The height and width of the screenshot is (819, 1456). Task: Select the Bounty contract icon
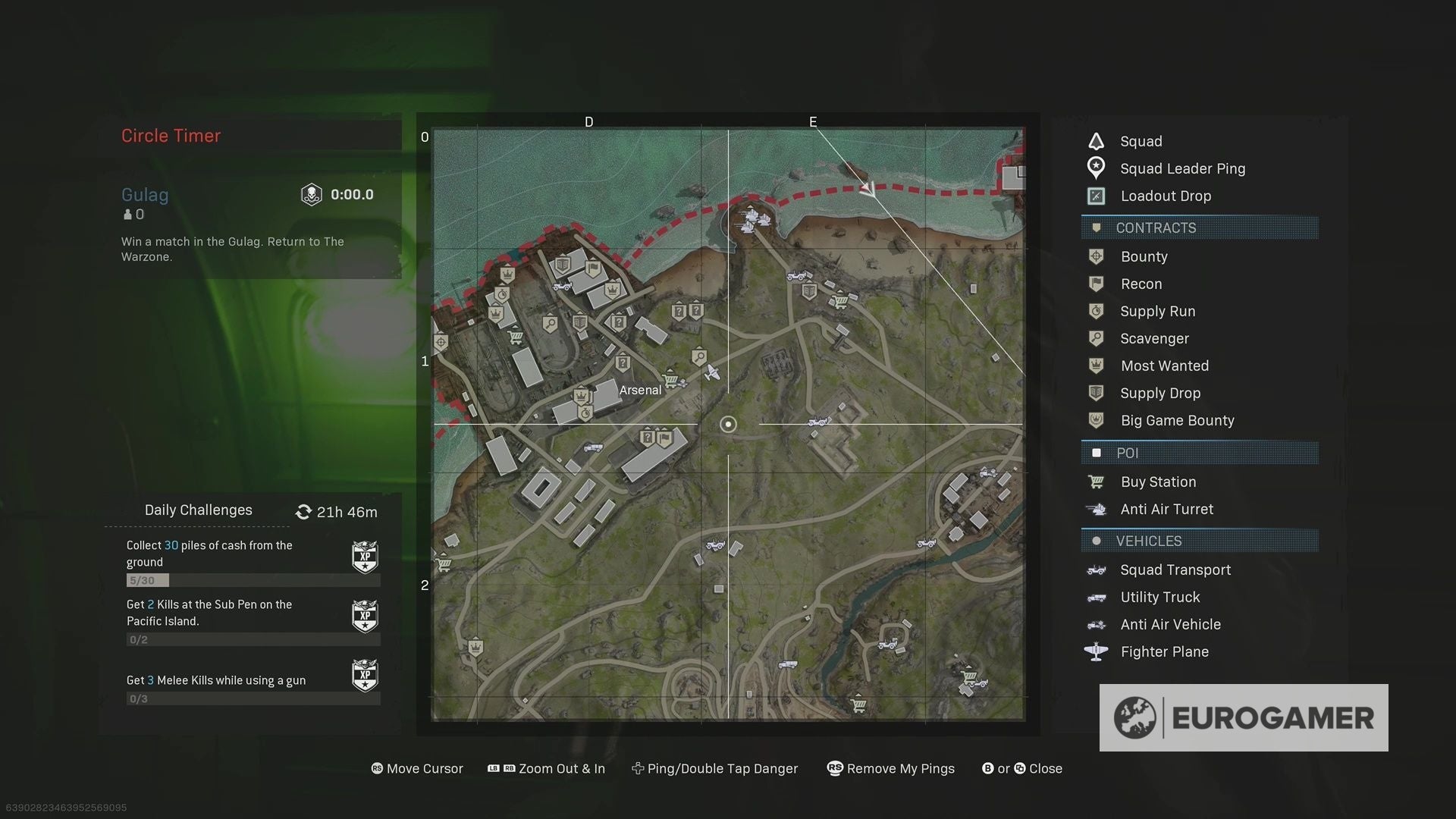pyautogui.click(x=1097, y=256)
